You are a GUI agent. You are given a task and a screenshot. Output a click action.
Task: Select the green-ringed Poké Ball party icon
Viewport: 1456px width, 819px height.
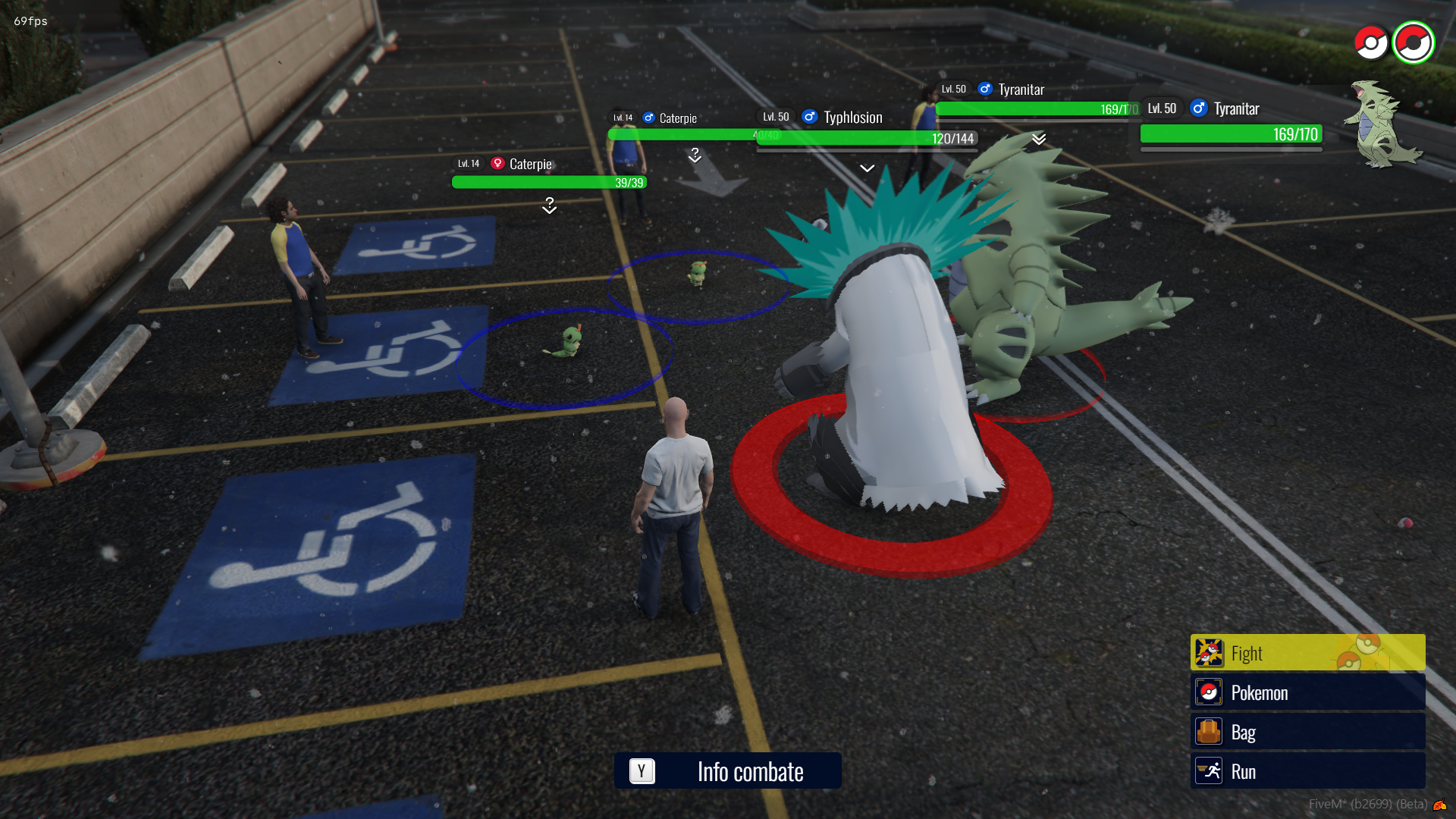click(1413, 42)
